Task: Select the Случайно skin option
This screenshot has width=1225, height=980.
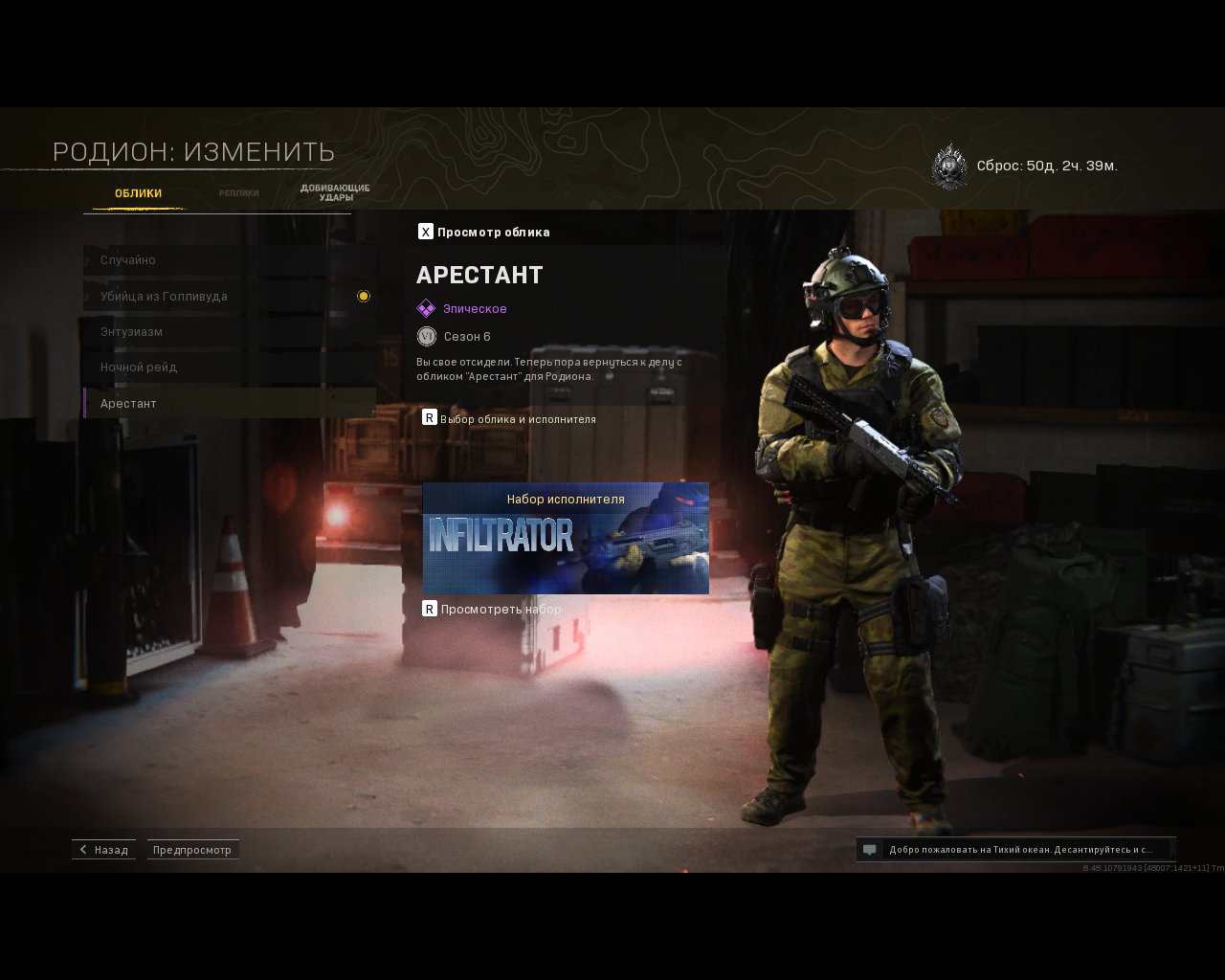Action: (230, 260)
